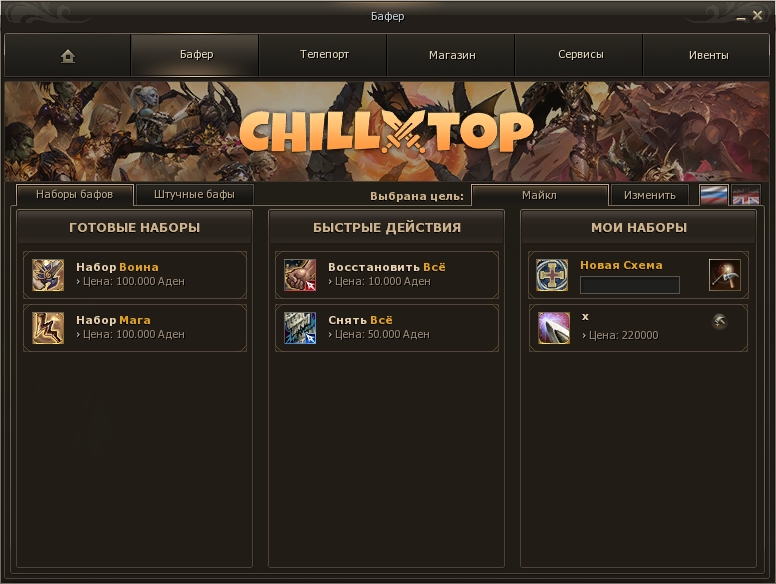
Task: Switch language to English flag
Action: tap(746, 195)
